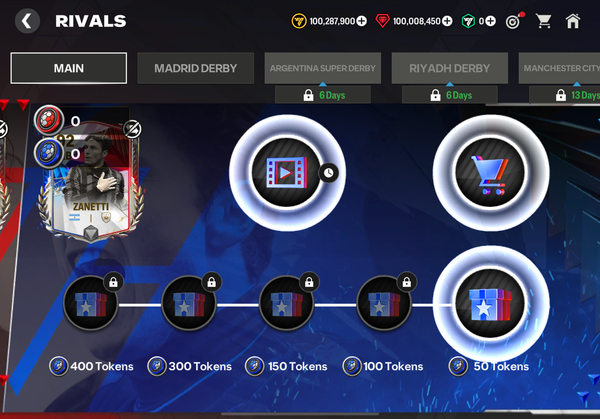Select the locked 100 Tokens reward
The image size is (600, 419).
click(x=385, y=304)
